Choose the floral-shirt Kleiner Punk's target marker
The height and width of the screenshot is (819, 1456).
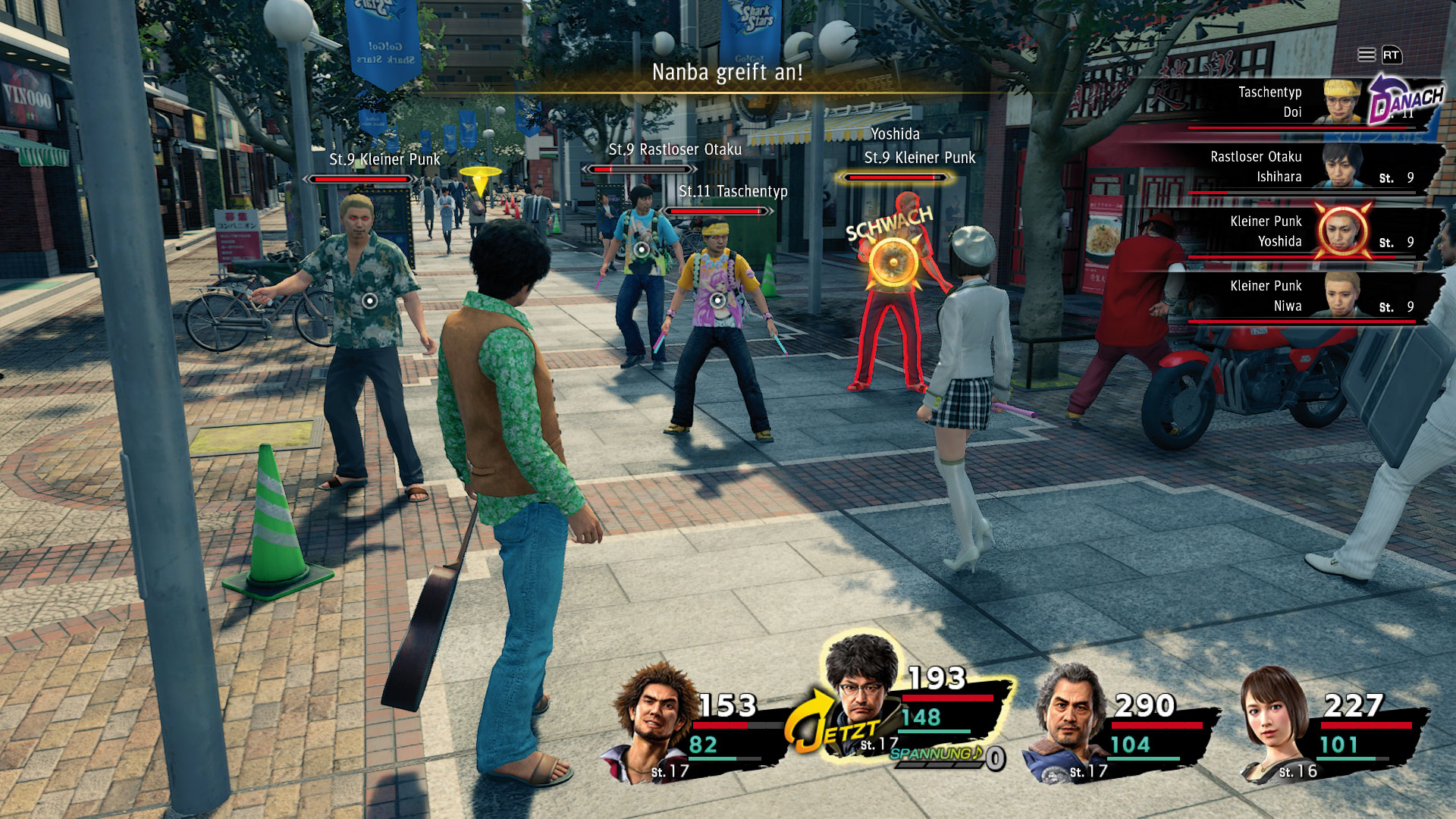[x=369, y=300]
